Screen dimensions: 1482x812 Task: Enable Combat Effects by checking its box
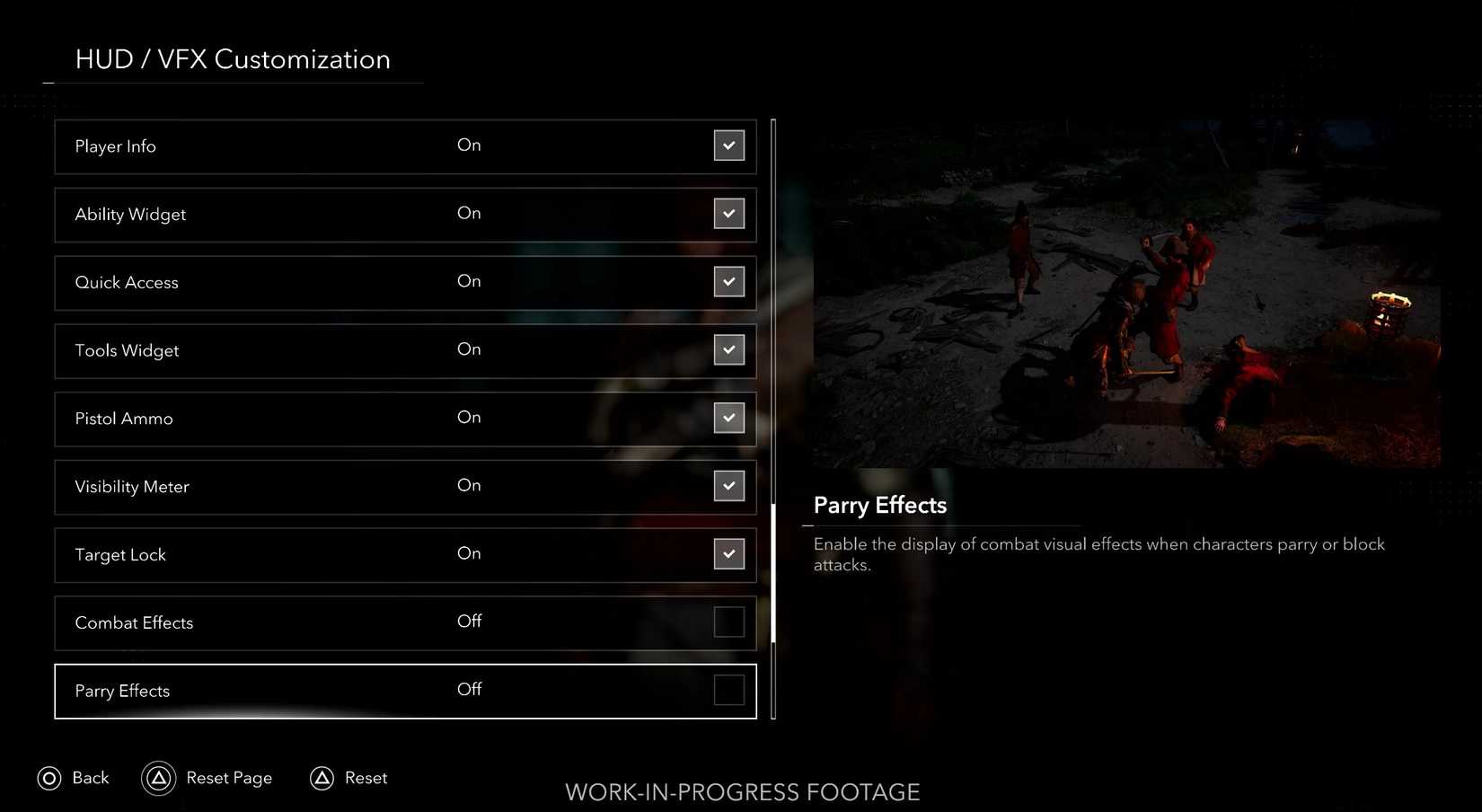pyautogui.click(x=729, y=622)
